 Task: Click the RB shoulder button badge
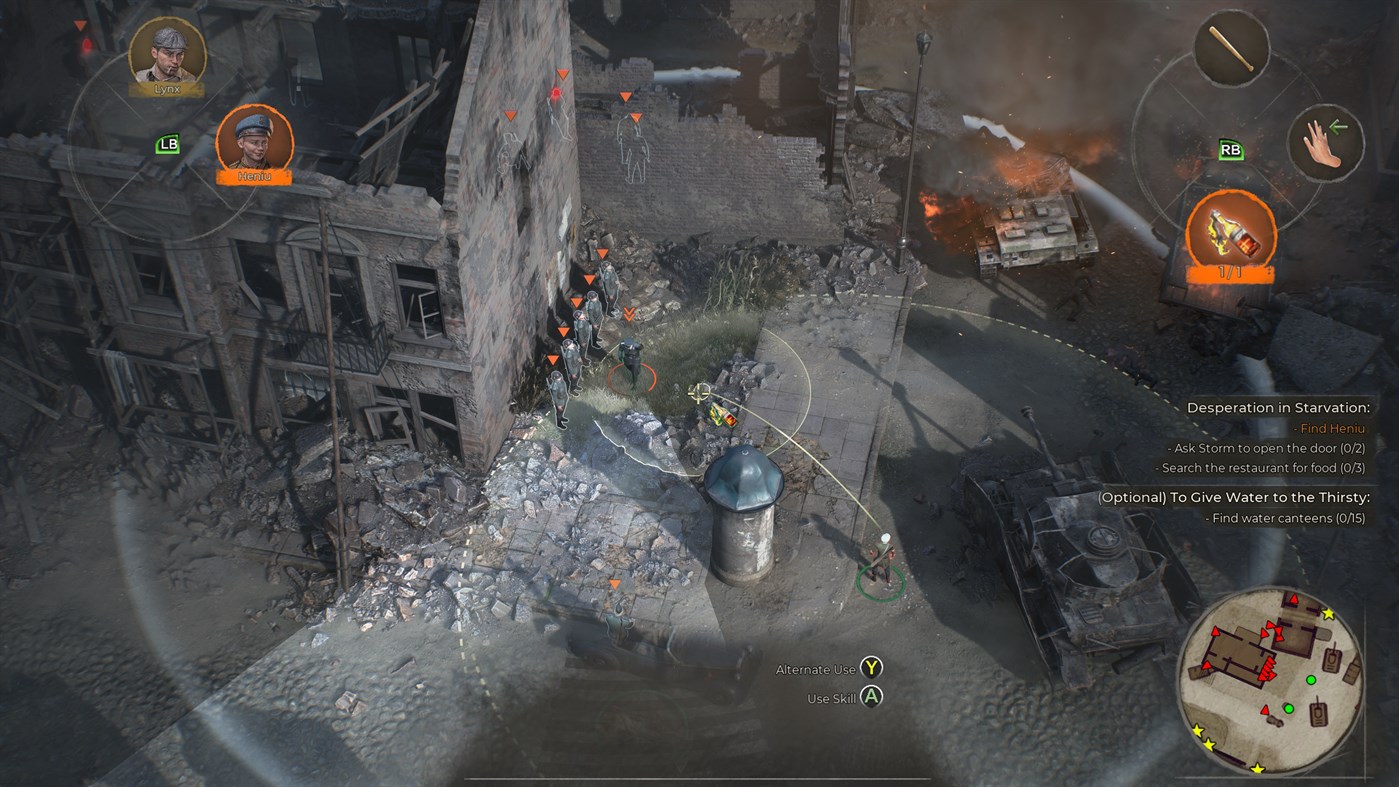(x=1230, y=148)
